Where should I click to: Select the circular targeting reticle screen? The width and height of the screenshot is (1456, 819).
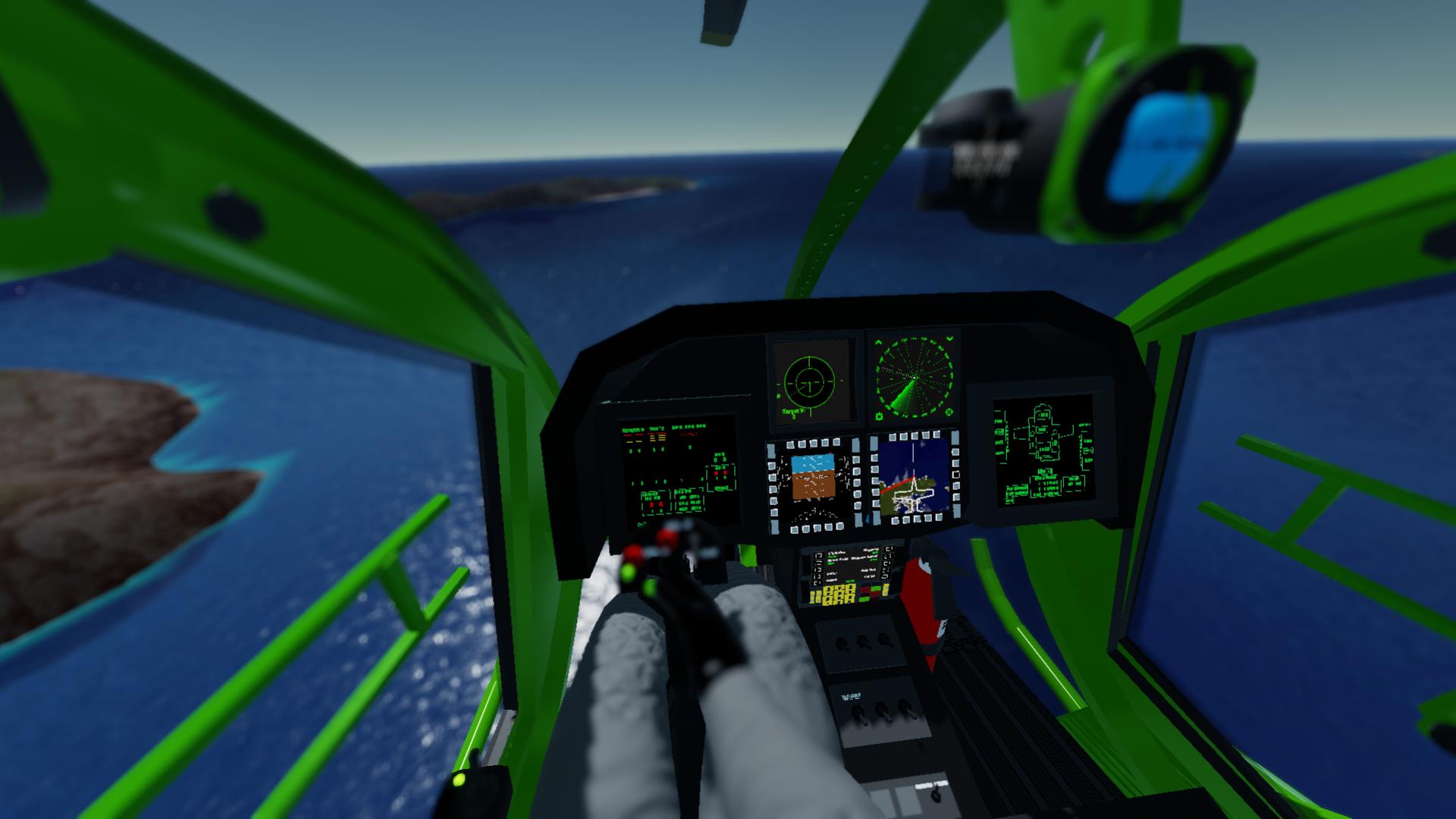coord(809,379)
